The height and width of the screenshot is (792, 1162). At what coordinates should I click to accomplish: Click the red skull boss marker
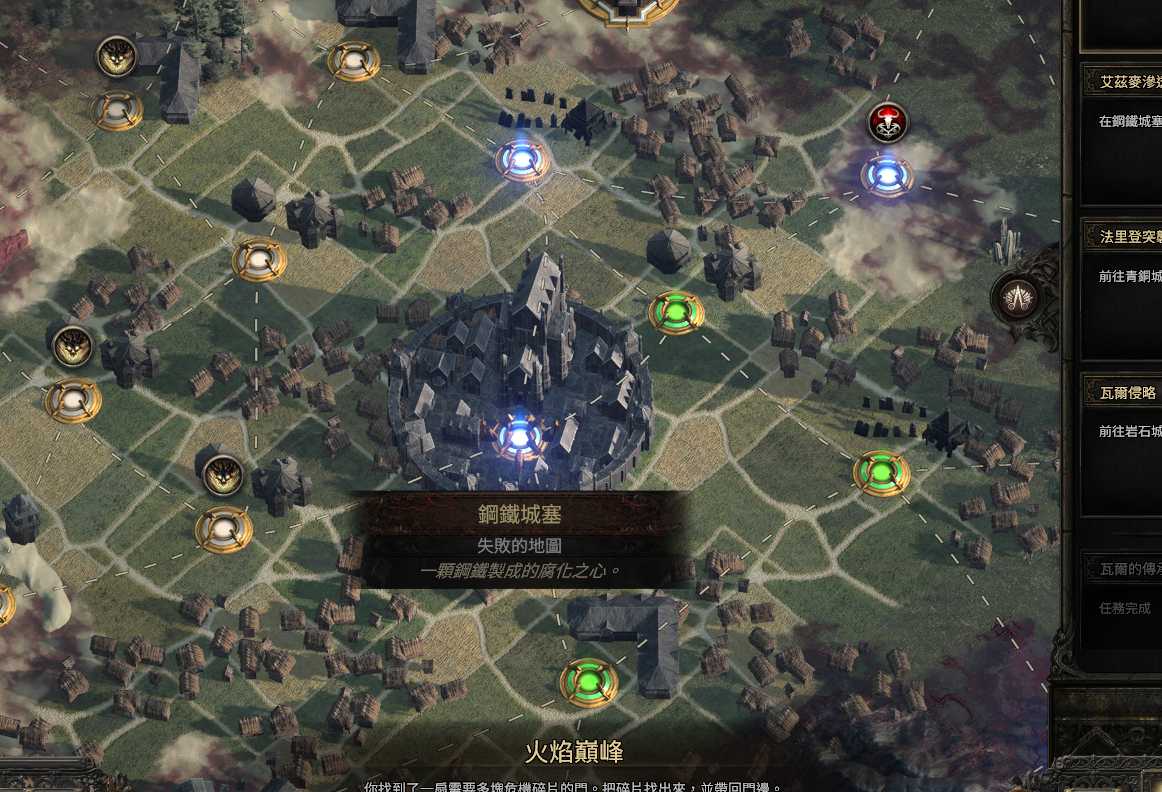pyautogui.click(x=887, y=122)
